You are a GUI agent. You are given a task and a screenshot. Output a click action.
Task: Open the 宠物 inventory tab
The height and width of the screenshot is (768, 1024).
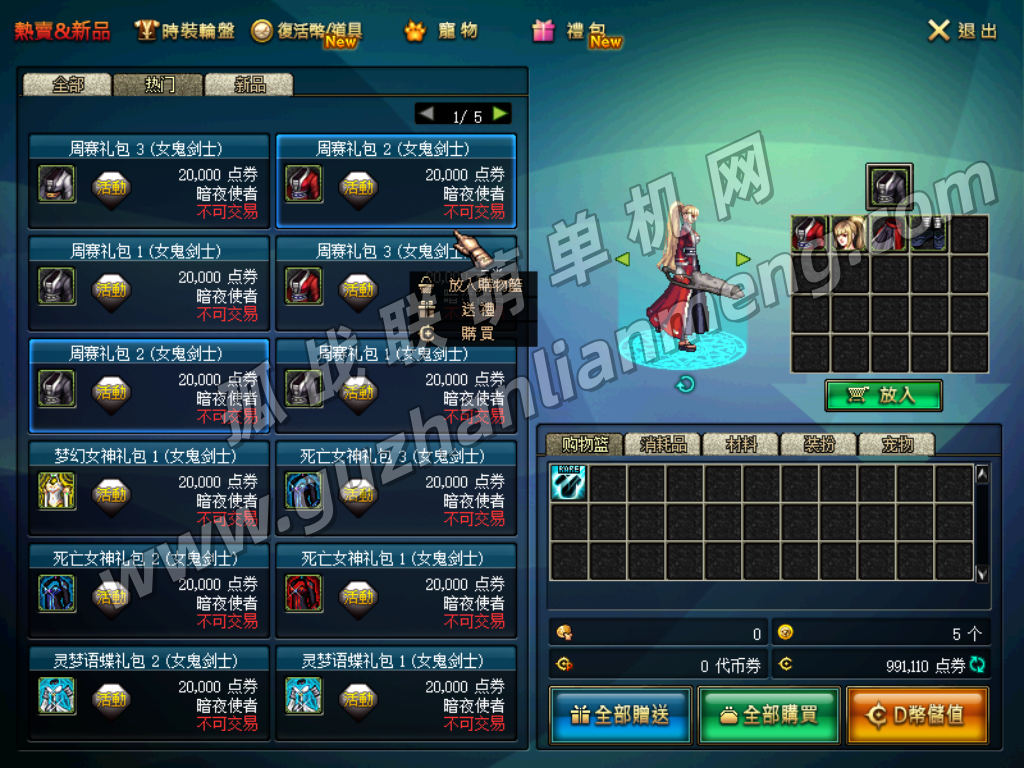point(895,445)
